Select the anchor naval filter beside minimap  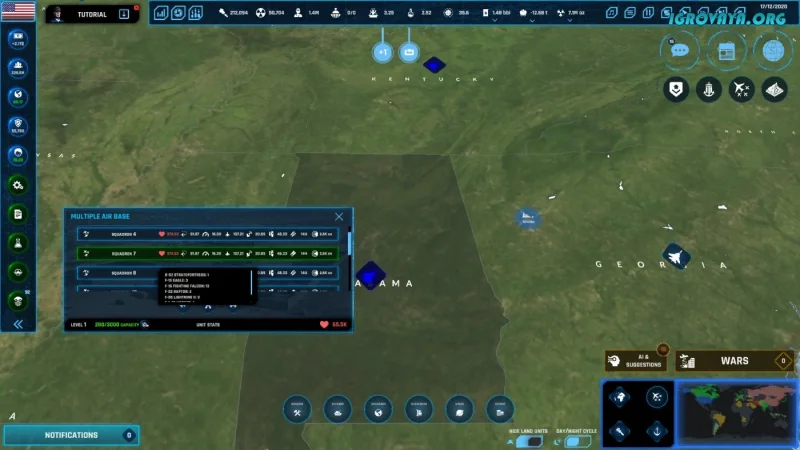pos(656,431)
